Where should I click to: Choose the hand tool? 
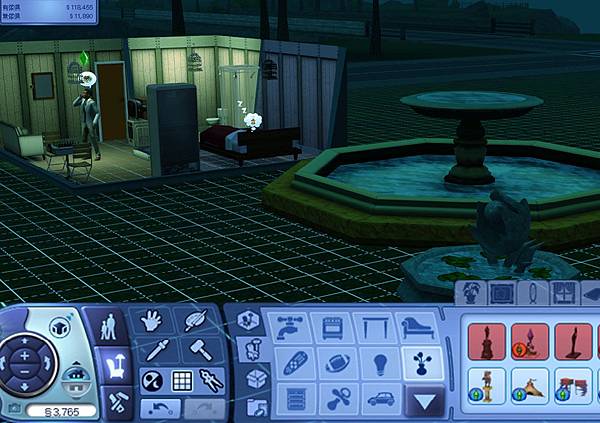(x=151, y=320)
